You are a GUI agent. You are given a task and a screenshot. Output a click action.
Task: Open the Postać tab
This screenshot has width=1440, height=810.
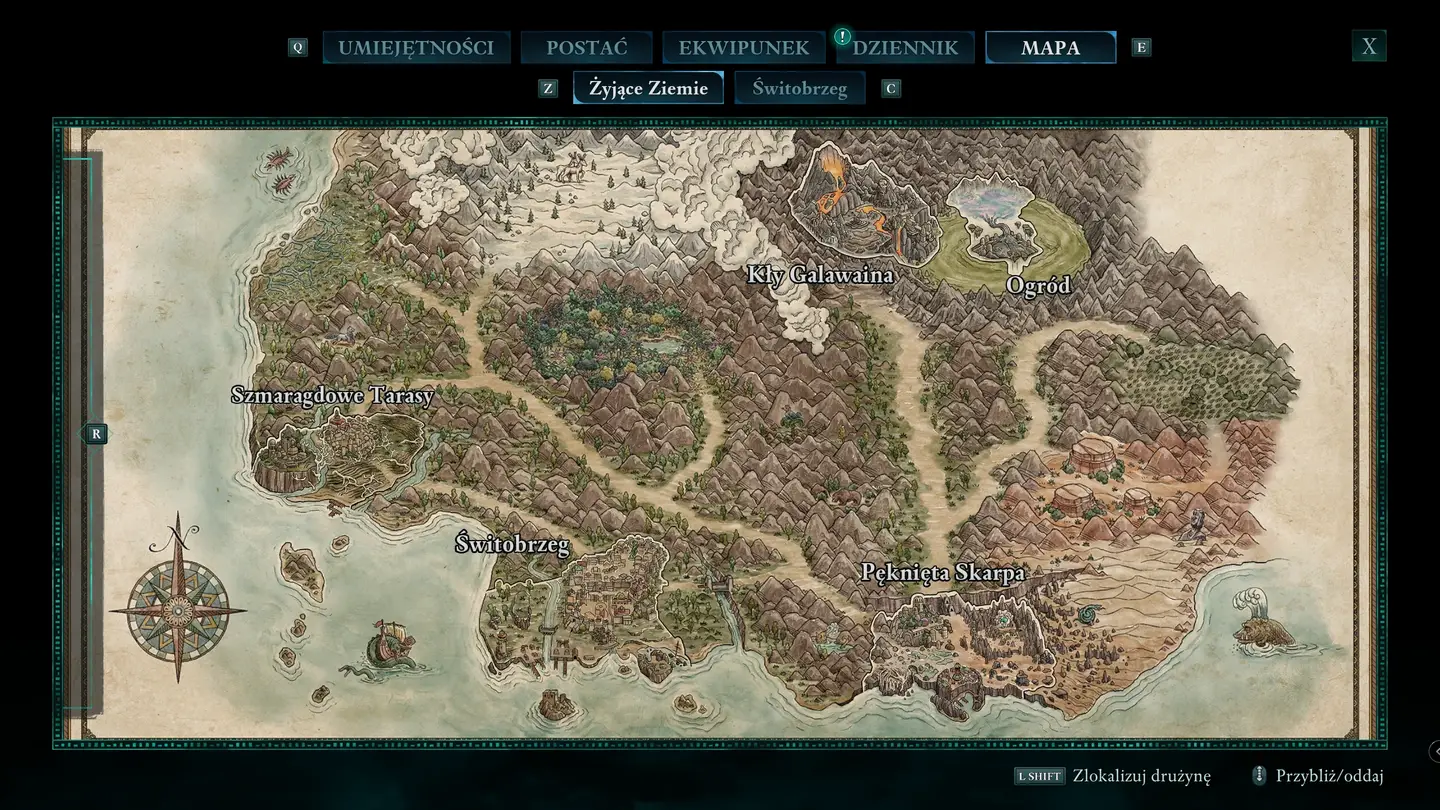[x=587, y=47]
